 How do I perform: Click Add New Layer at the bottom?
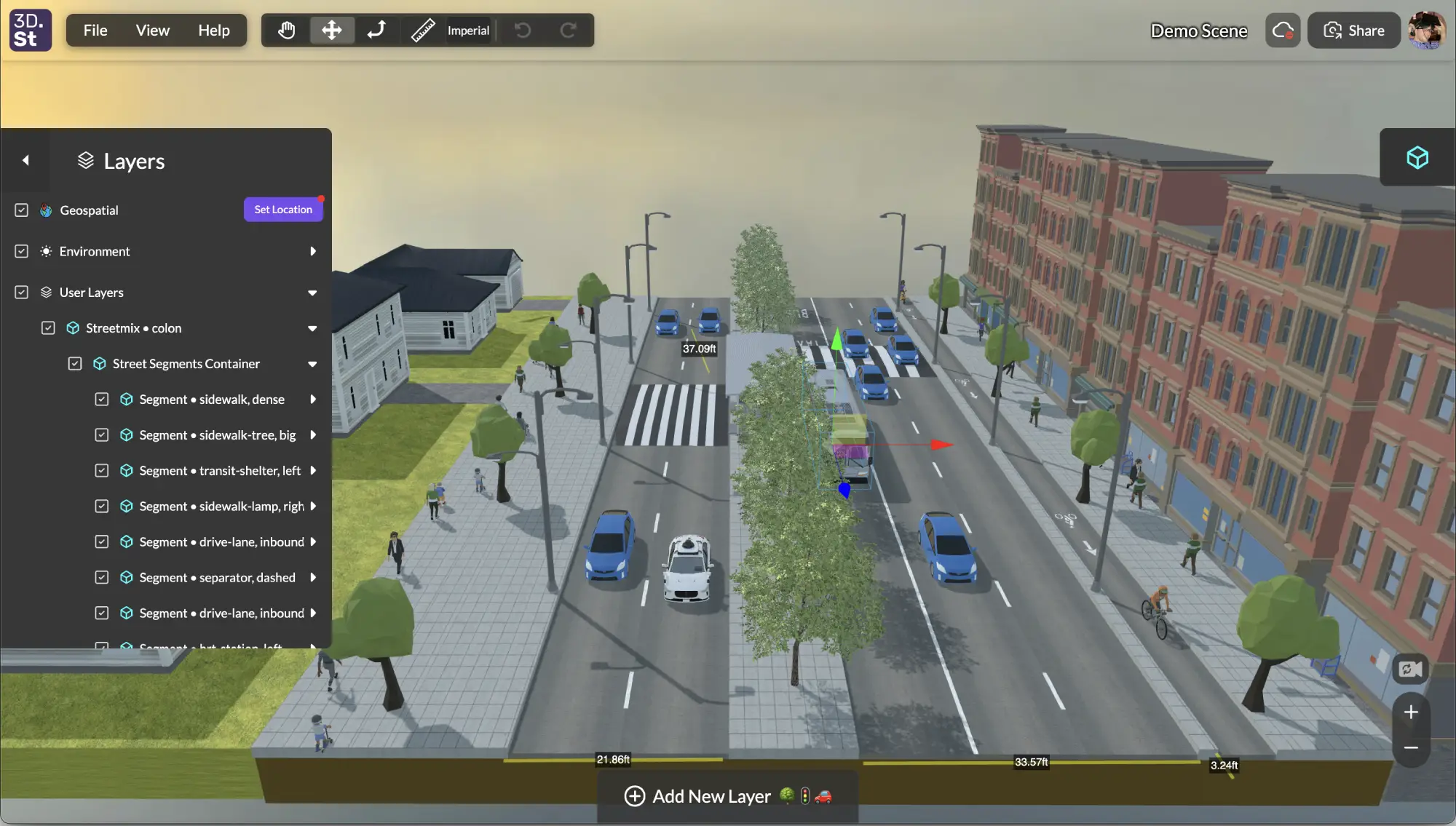click(x=712, y=795)
